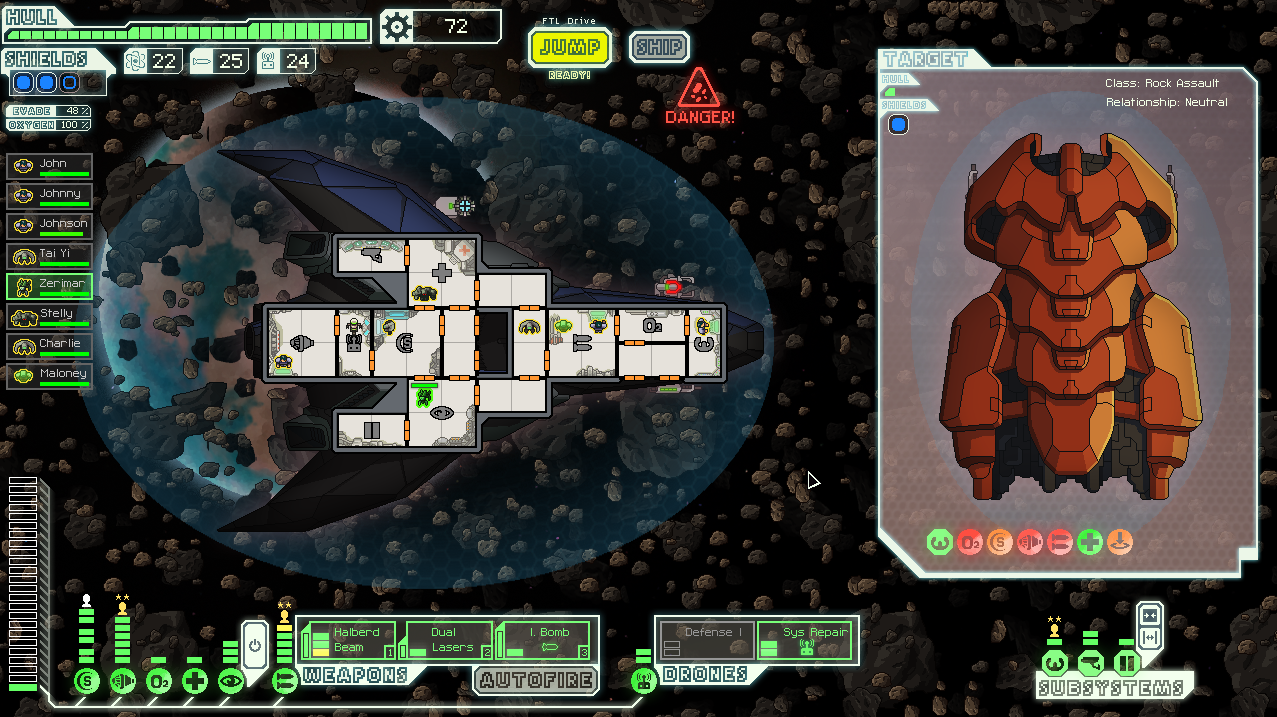Image resolution: width=1277 pixels, height=717 pixels.
Task: Arm the Dual Lasers weapon
Action: (445, 640)
